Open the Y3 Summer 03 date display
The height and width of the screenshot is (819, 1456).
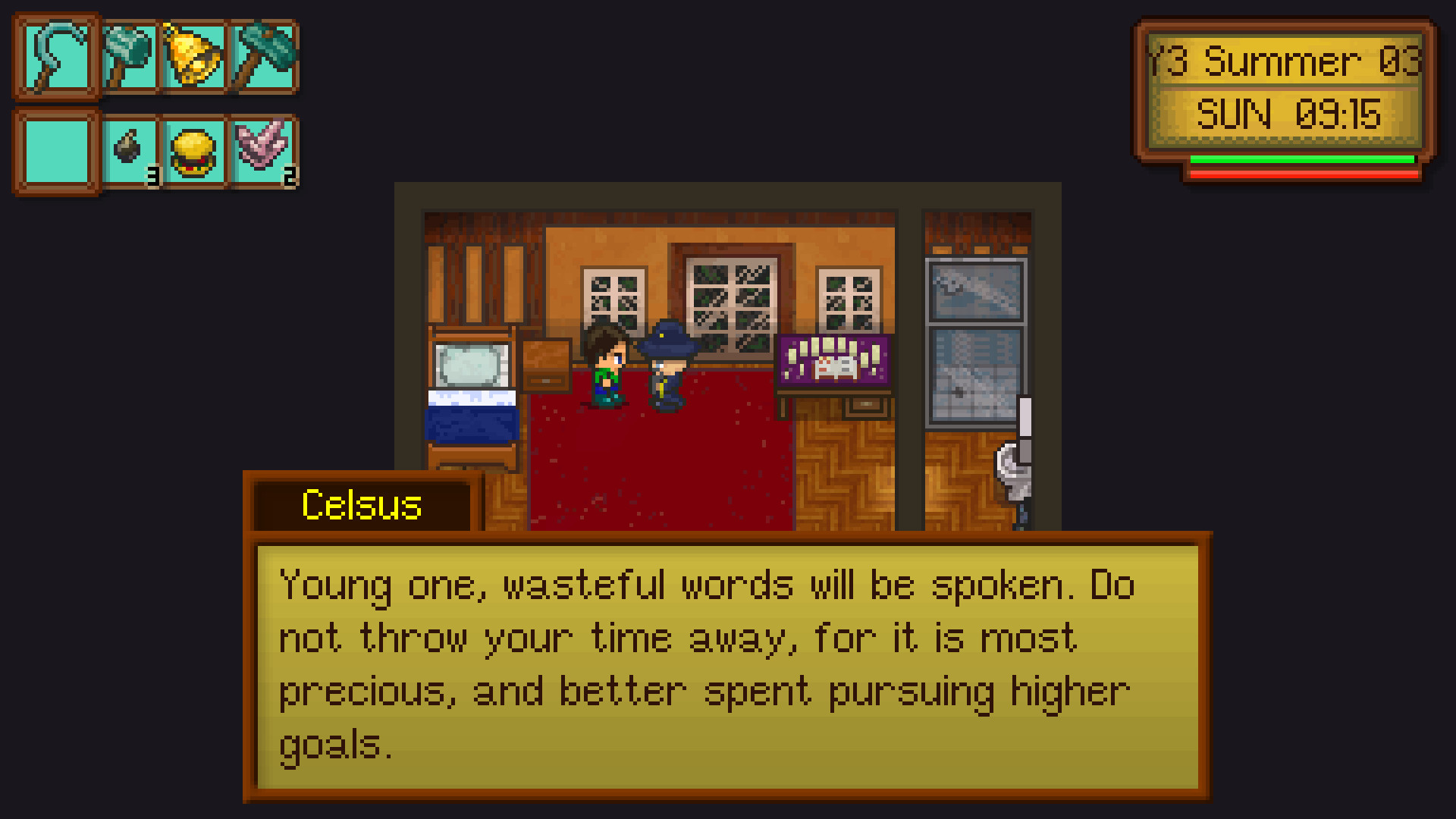[x=1283, y=61]
